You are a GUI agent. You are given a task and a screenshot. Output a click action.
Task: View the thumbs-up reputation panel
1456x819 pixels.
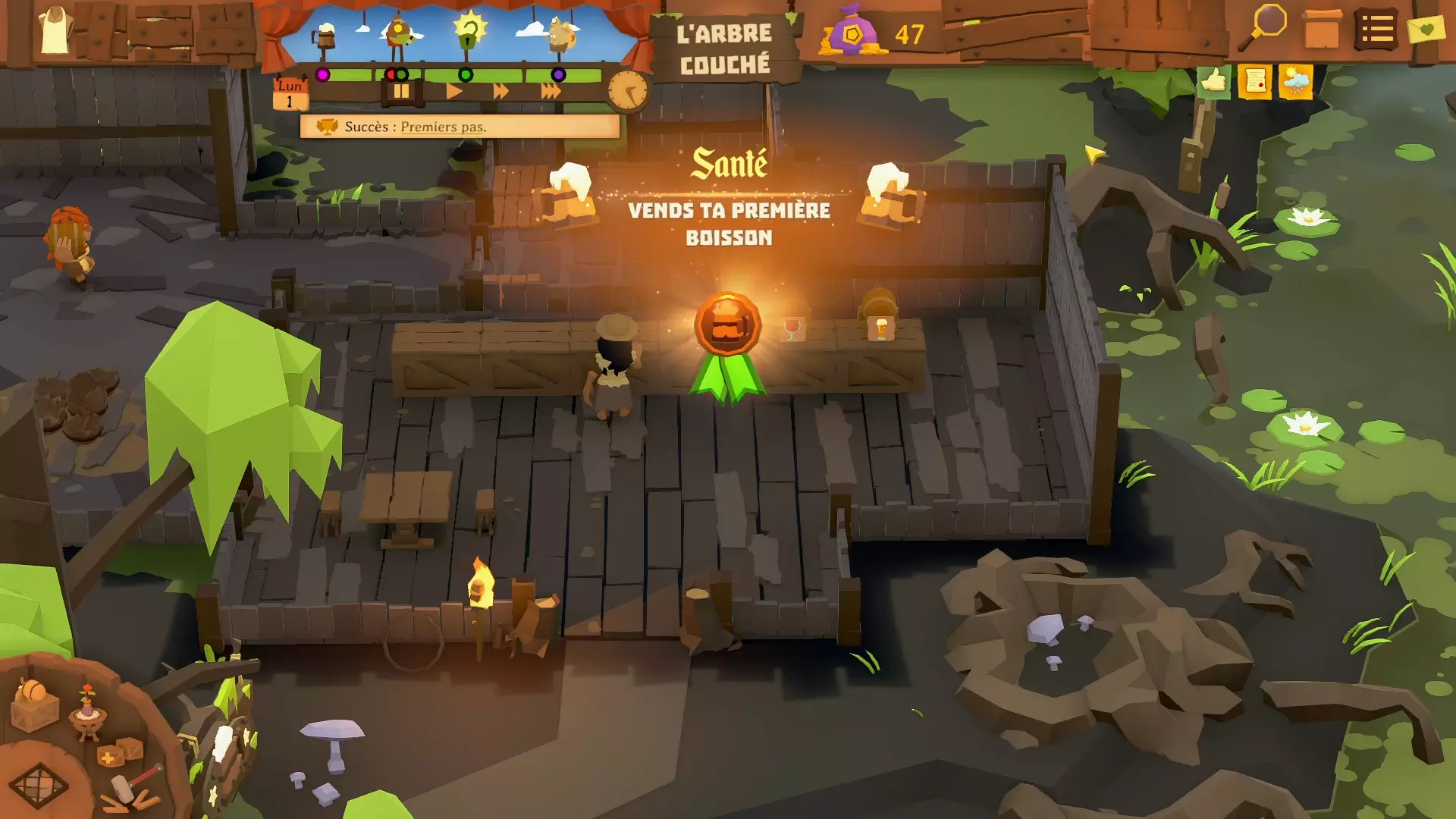[1213, 80]
